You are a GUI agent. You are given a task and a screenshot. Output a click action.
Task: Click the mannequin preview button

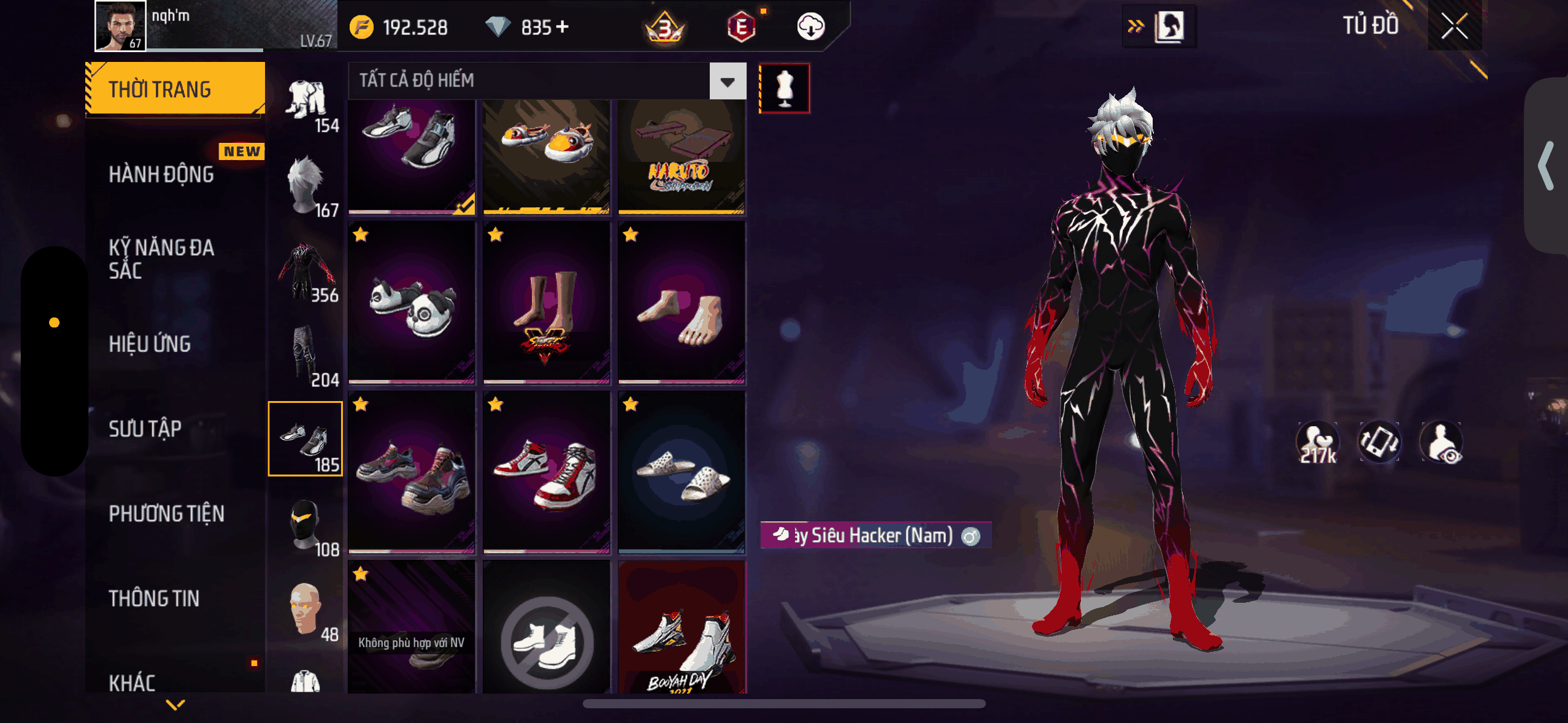click(x=785, y=88)
